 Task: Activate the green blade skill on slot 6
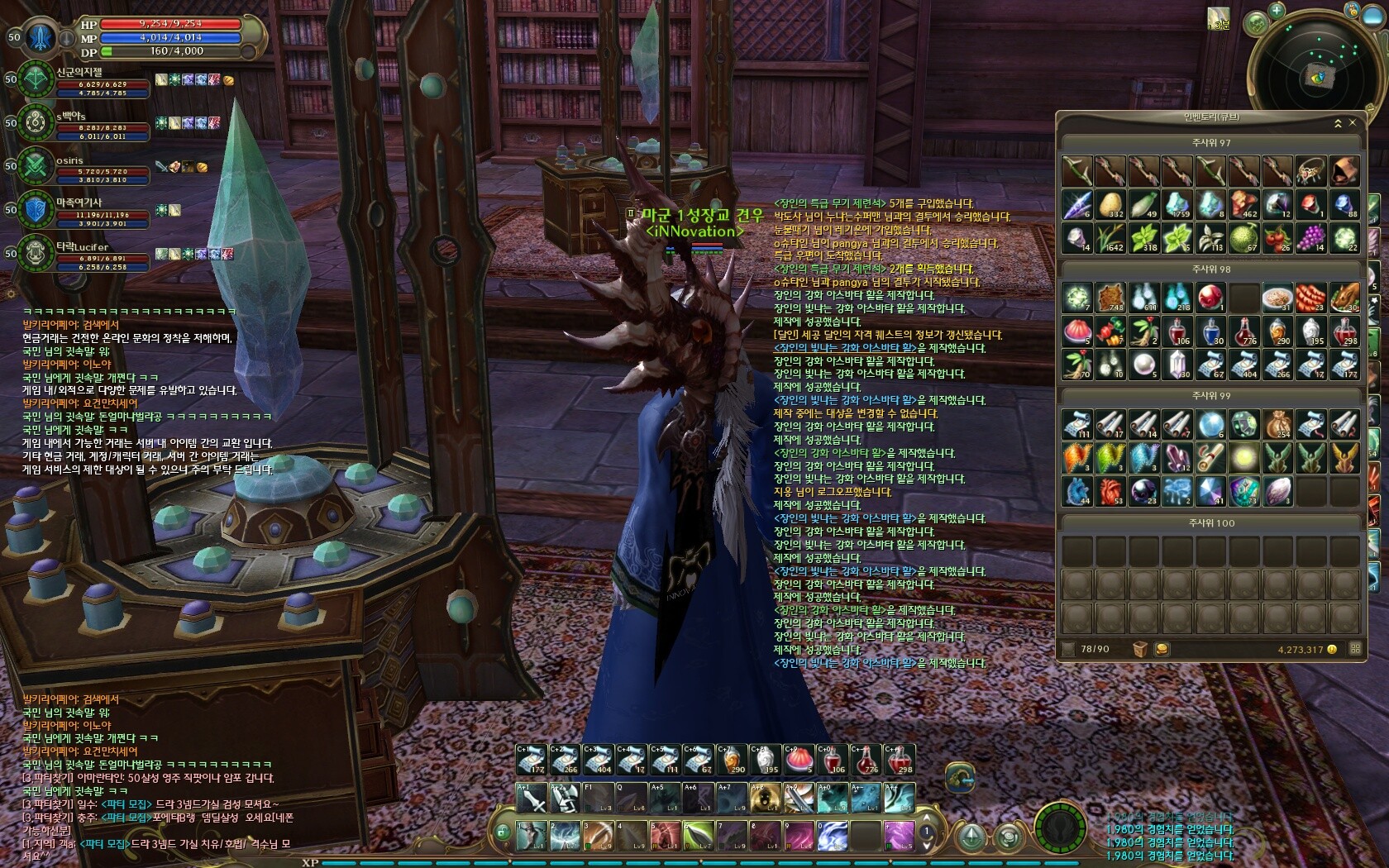click(x=697, y=835)
